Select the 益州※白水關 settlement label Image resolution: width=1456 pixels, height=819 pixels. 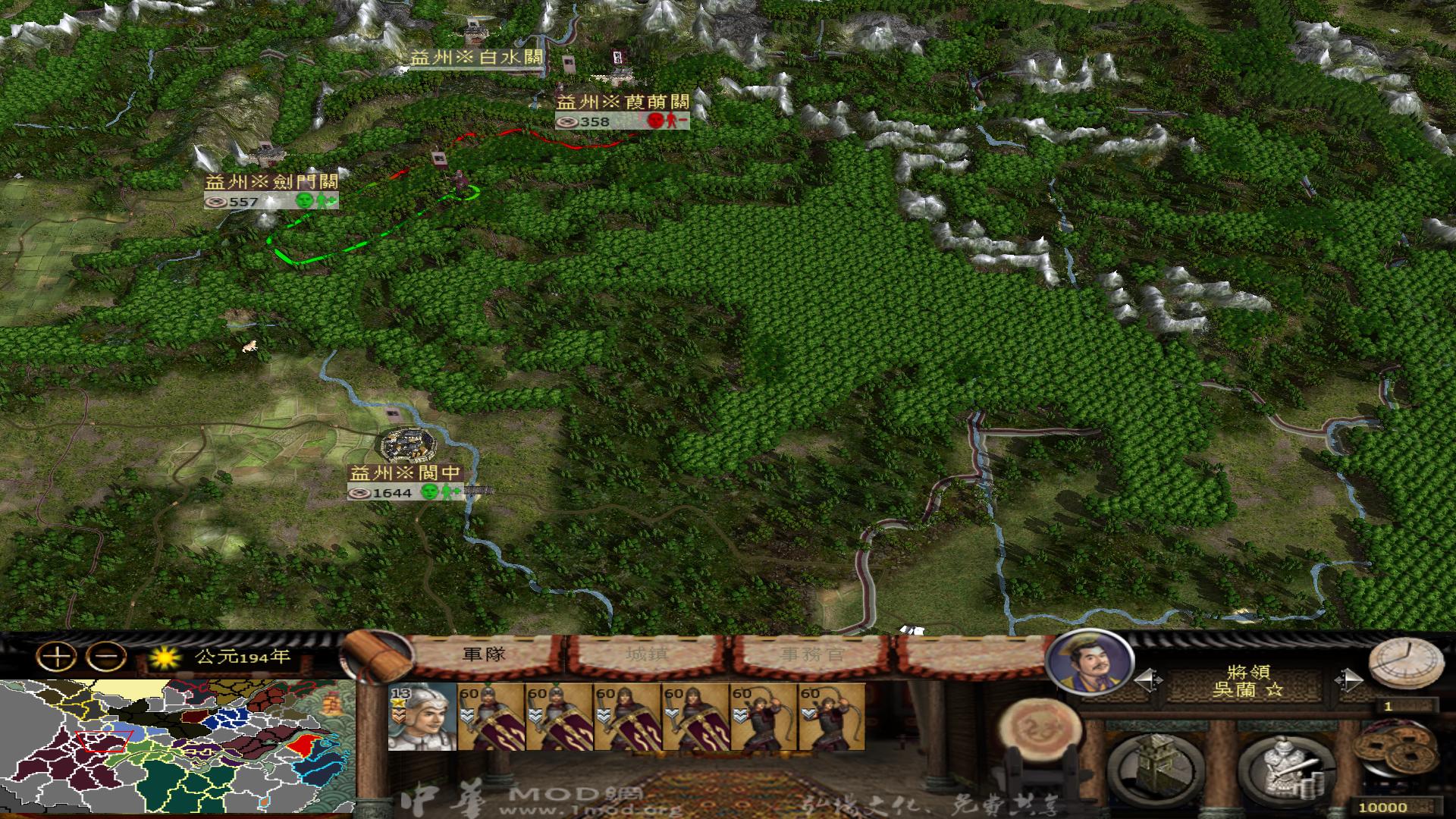[476, 58]
